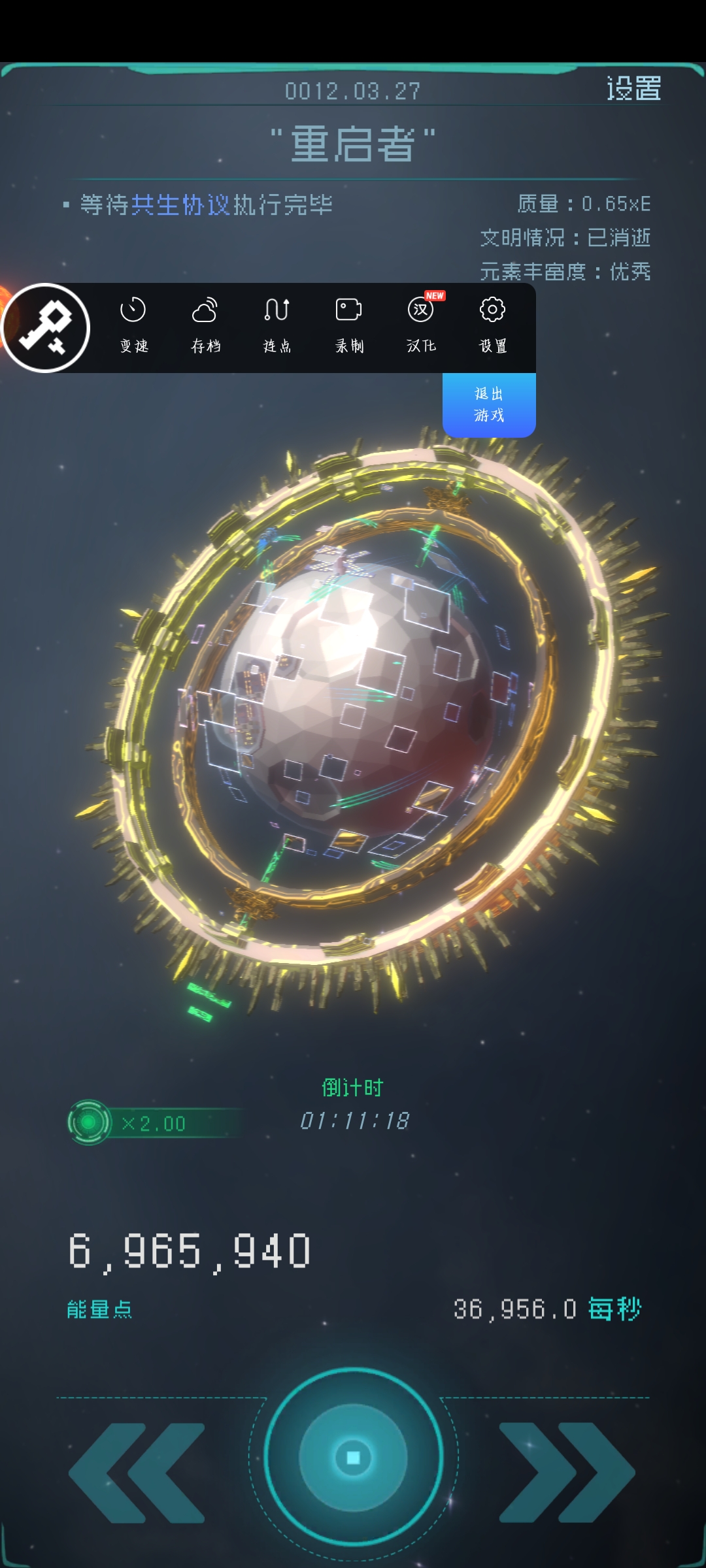Open the overlay toolbar's 设置 gear
This screenshot has height=1568, width=706.
pyautogui.click(x=493, y=325)
